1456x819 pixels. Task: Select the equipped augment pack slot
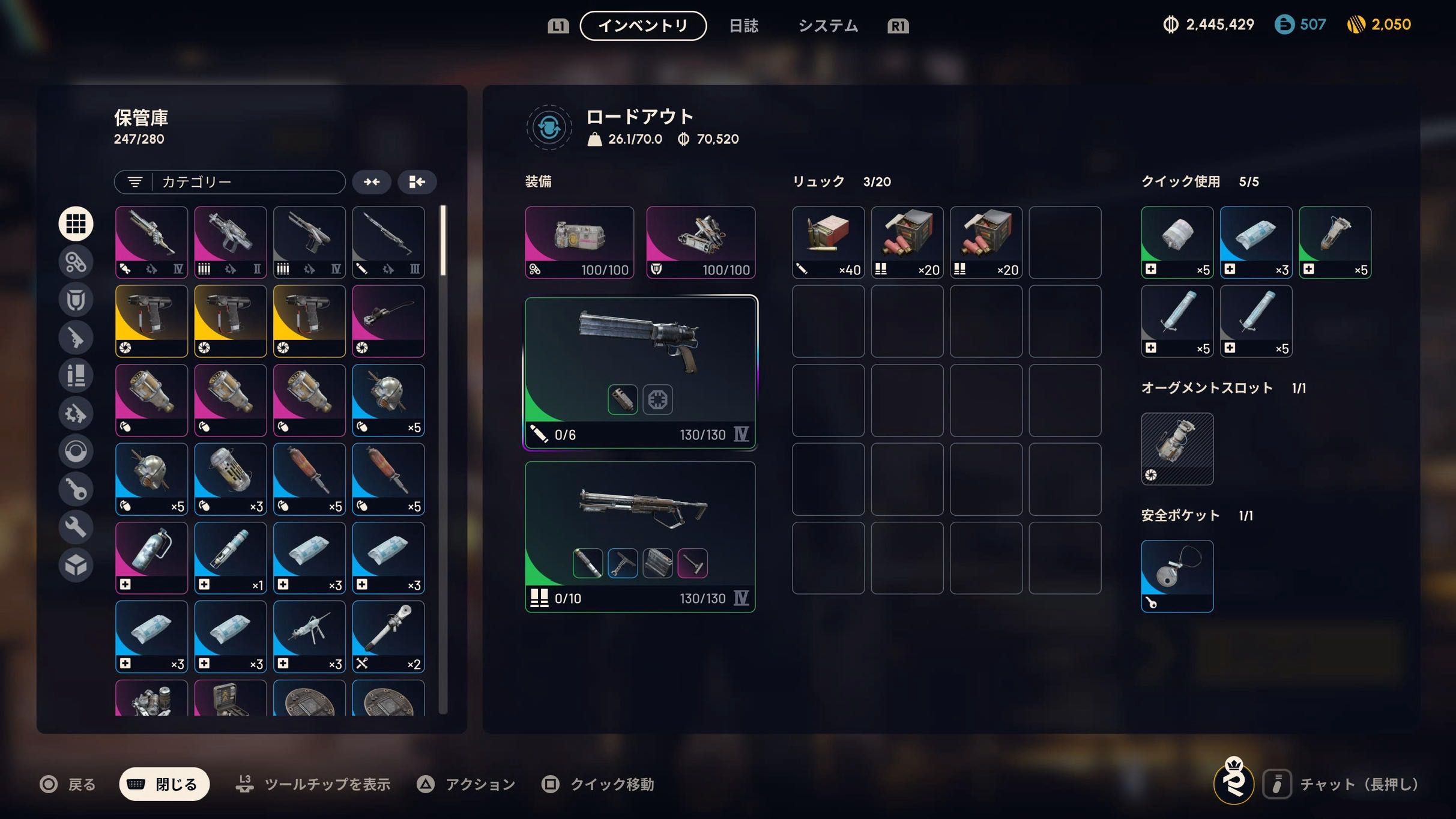pos(579,243)
